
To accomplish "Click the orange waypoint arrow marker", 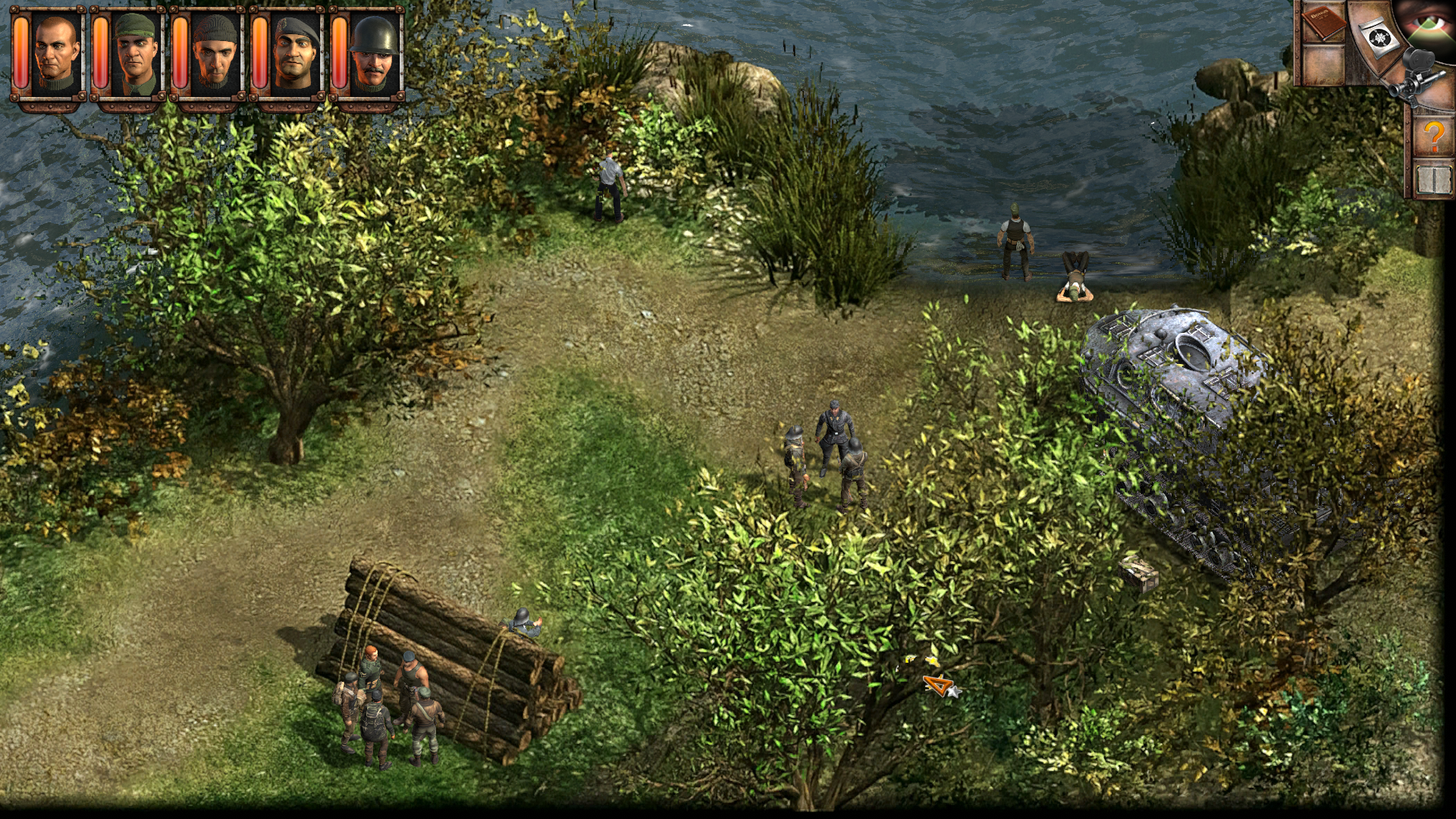I will click(939, 685).
